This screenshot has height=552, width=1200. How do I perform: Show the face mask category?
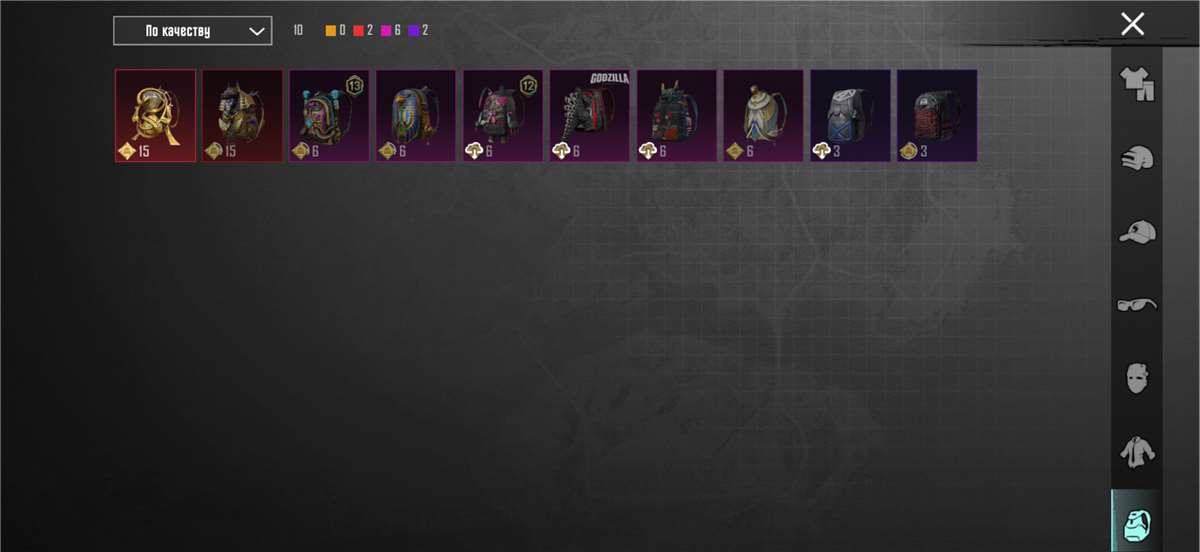tap(1137, 378)
